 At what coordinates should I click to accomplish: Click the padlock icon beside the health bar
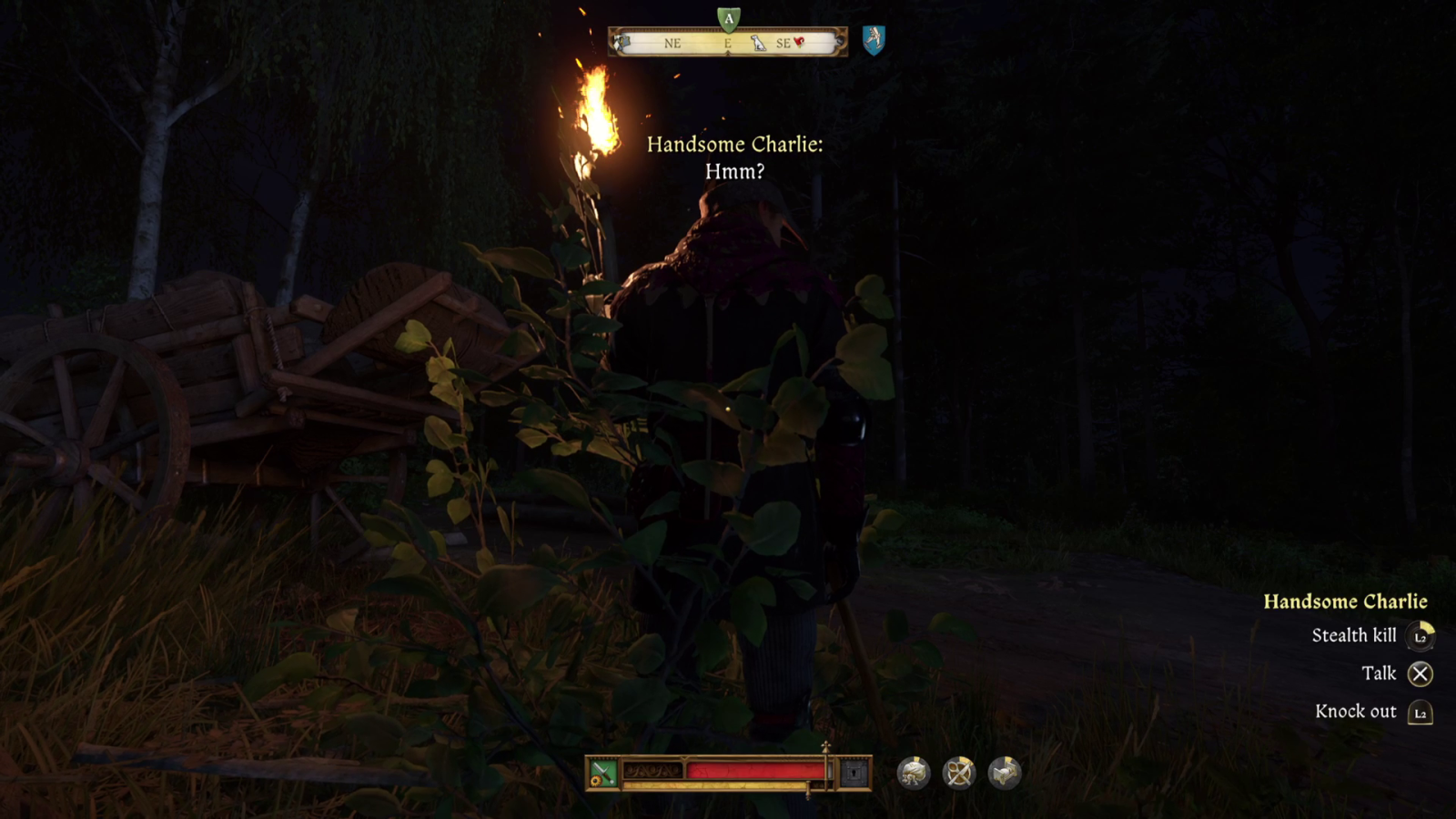click(x=851, y=773)
